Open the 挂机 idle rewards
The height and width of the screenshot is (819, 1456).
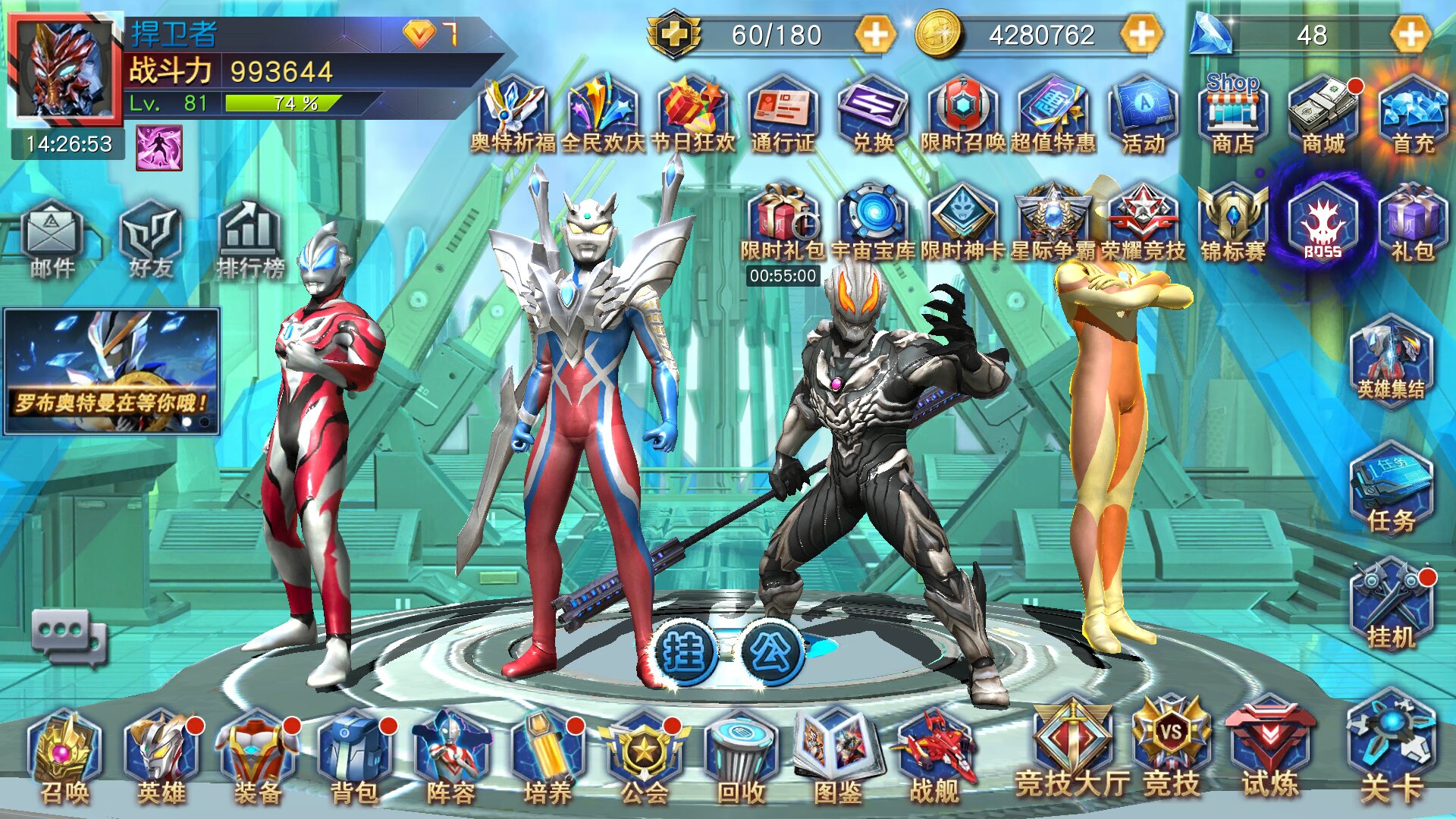coord(1391,604)
